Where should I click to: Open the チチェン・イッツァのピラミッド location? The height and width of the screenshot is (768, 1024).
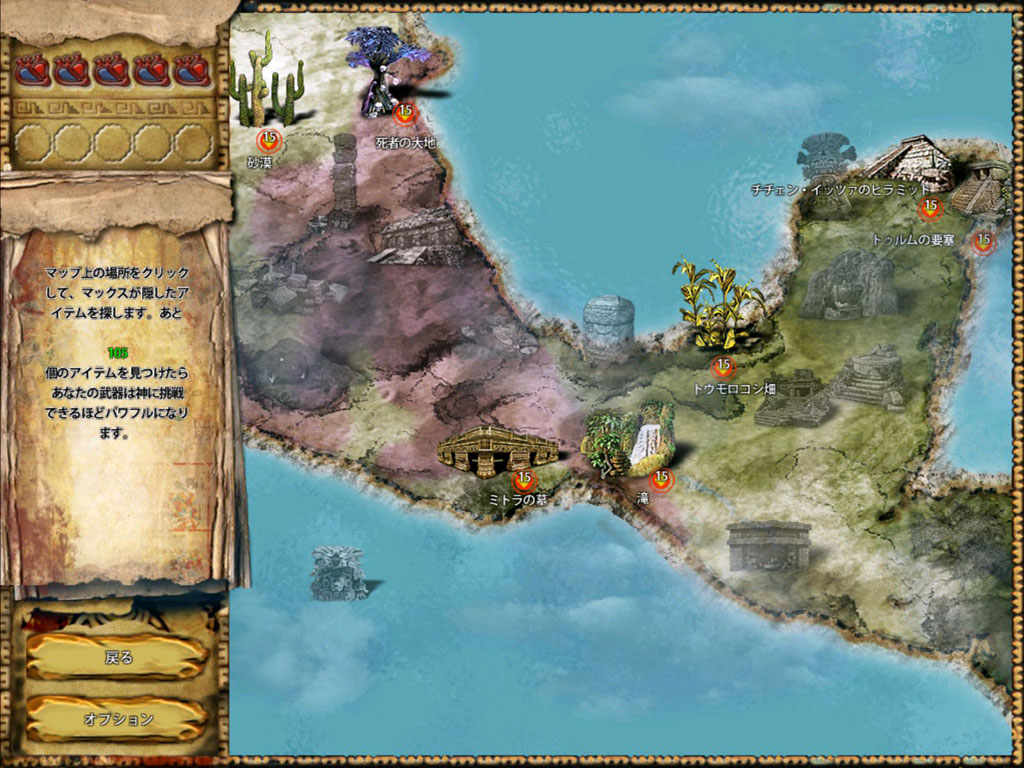930,208
